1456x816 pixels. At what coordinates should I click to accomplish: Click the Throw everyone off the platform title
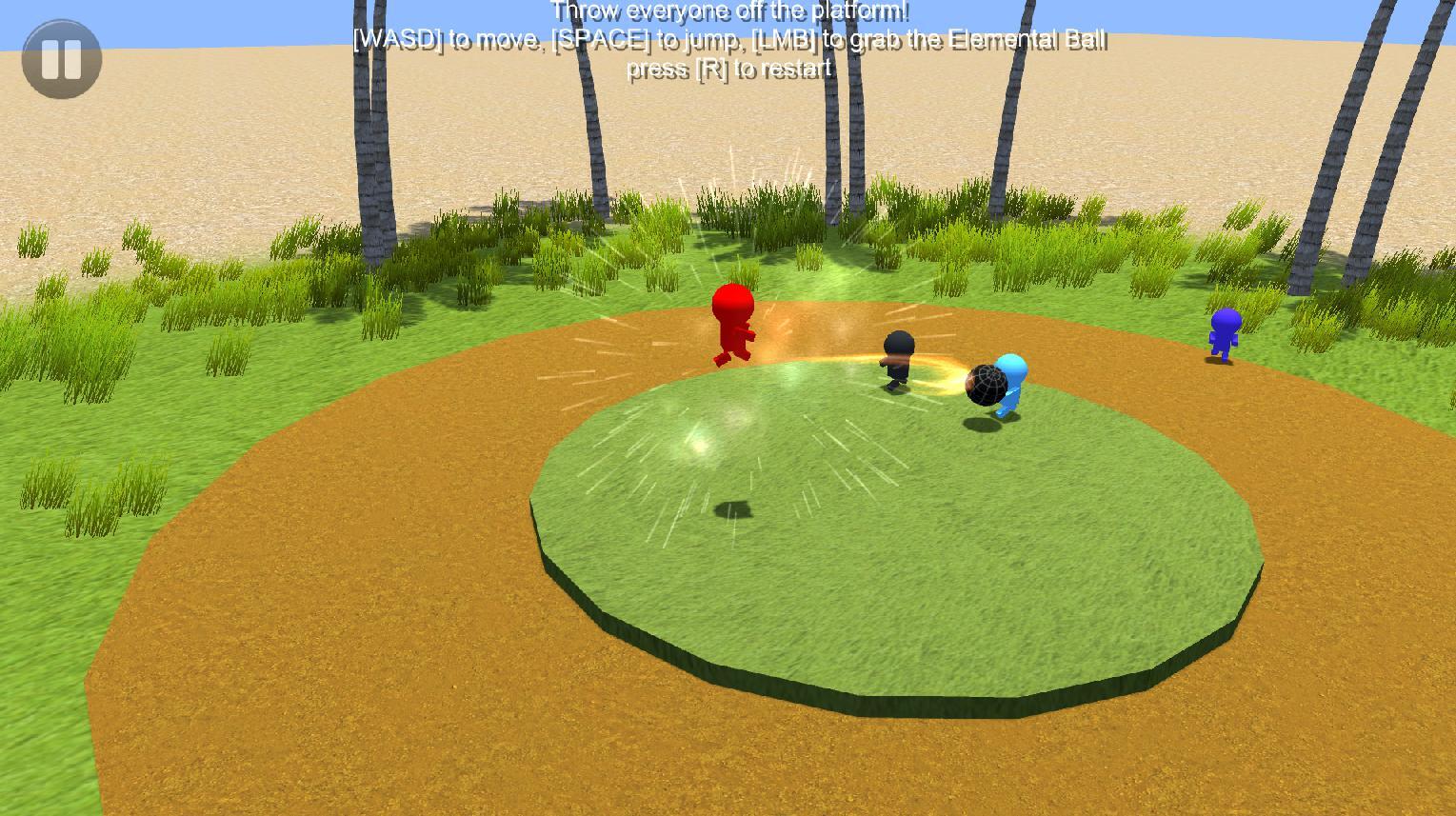pos(729,11)
